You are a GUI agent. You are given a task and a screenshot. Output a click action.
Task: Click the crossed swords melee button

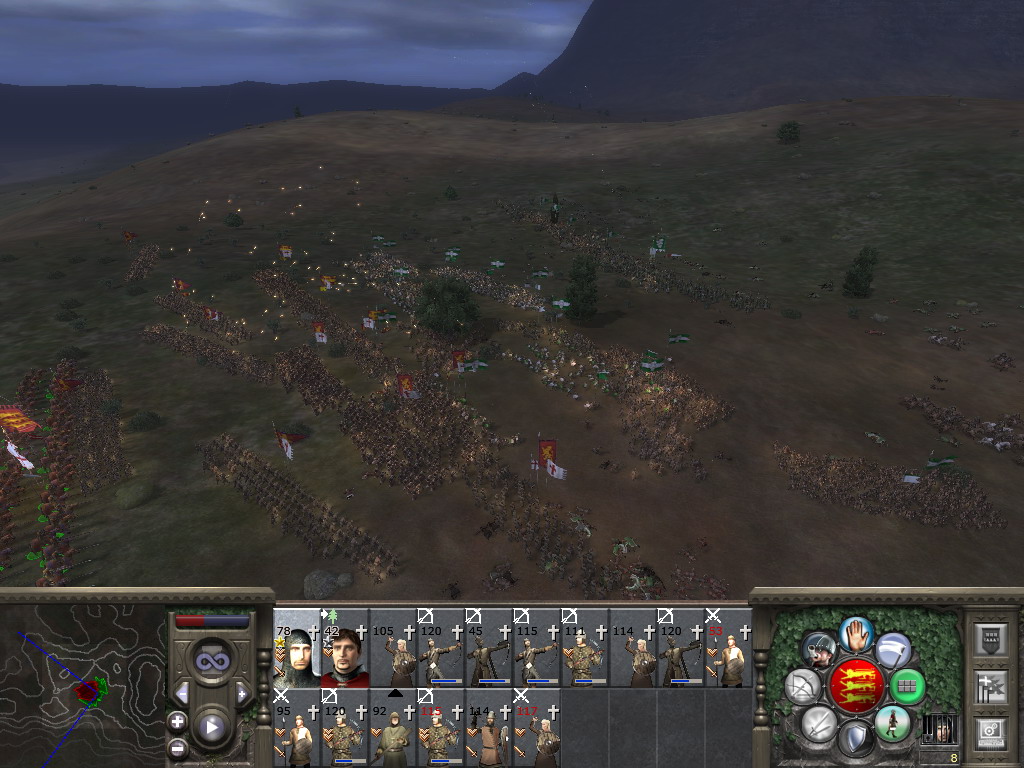pyautogui.click(x=819, y=722)
